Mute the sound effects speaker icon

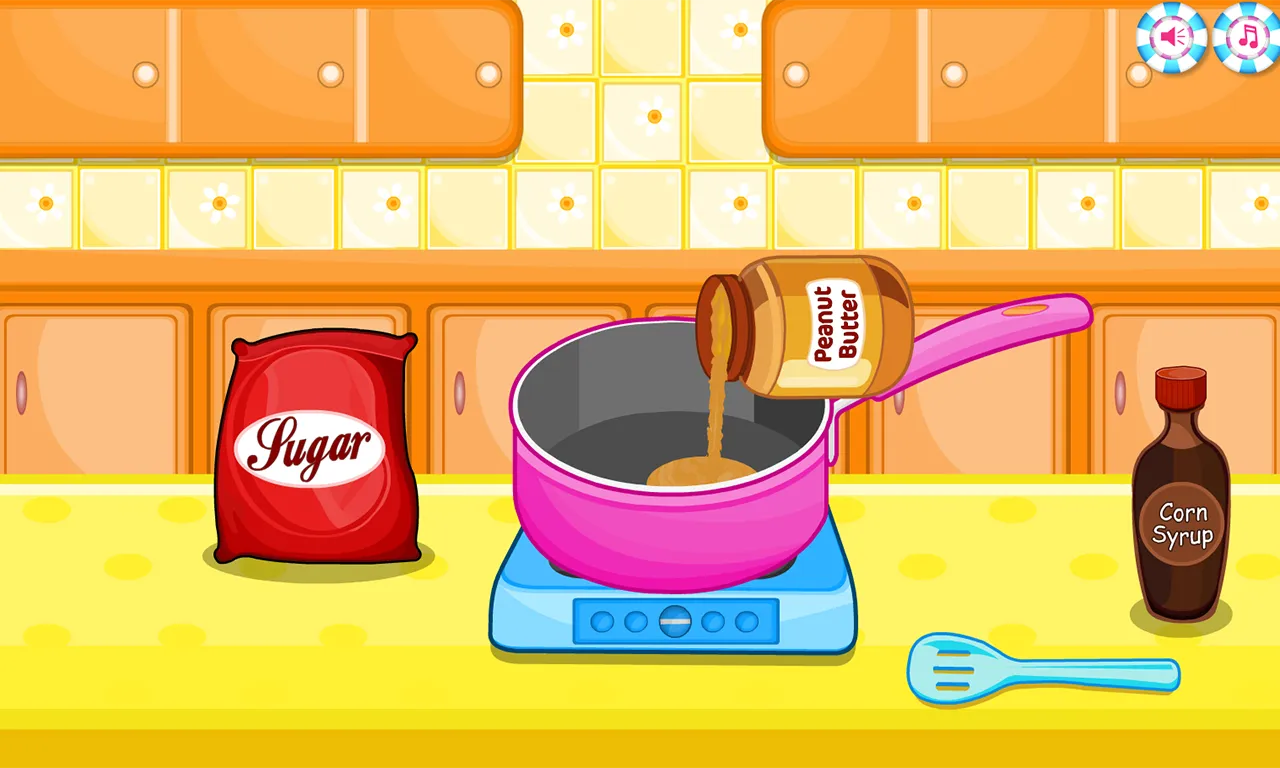click(1170, 37)
